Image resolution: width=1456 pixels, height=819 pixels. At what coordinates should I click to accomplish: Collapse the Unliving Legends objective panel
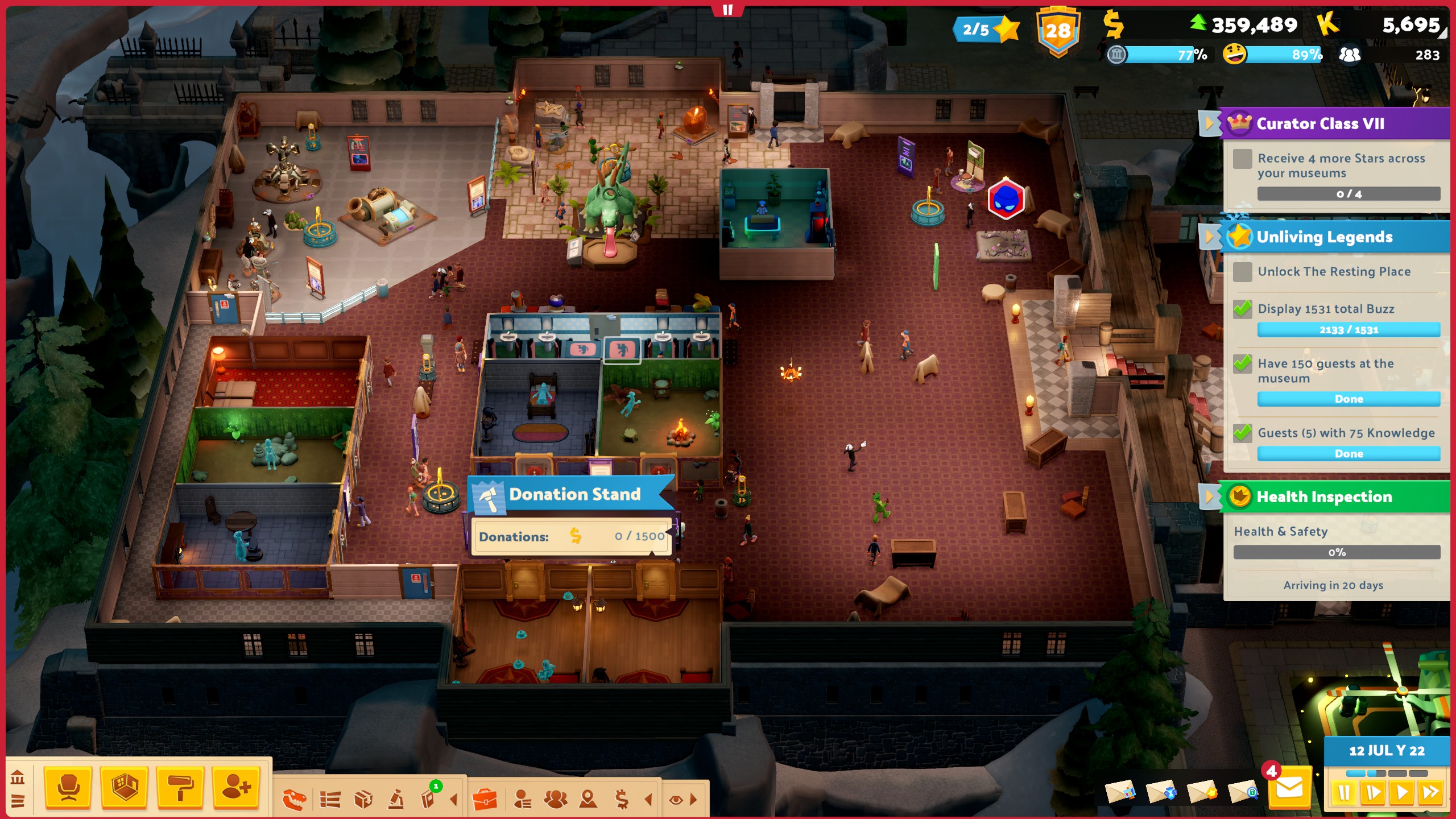click(x=1208, y=237)
